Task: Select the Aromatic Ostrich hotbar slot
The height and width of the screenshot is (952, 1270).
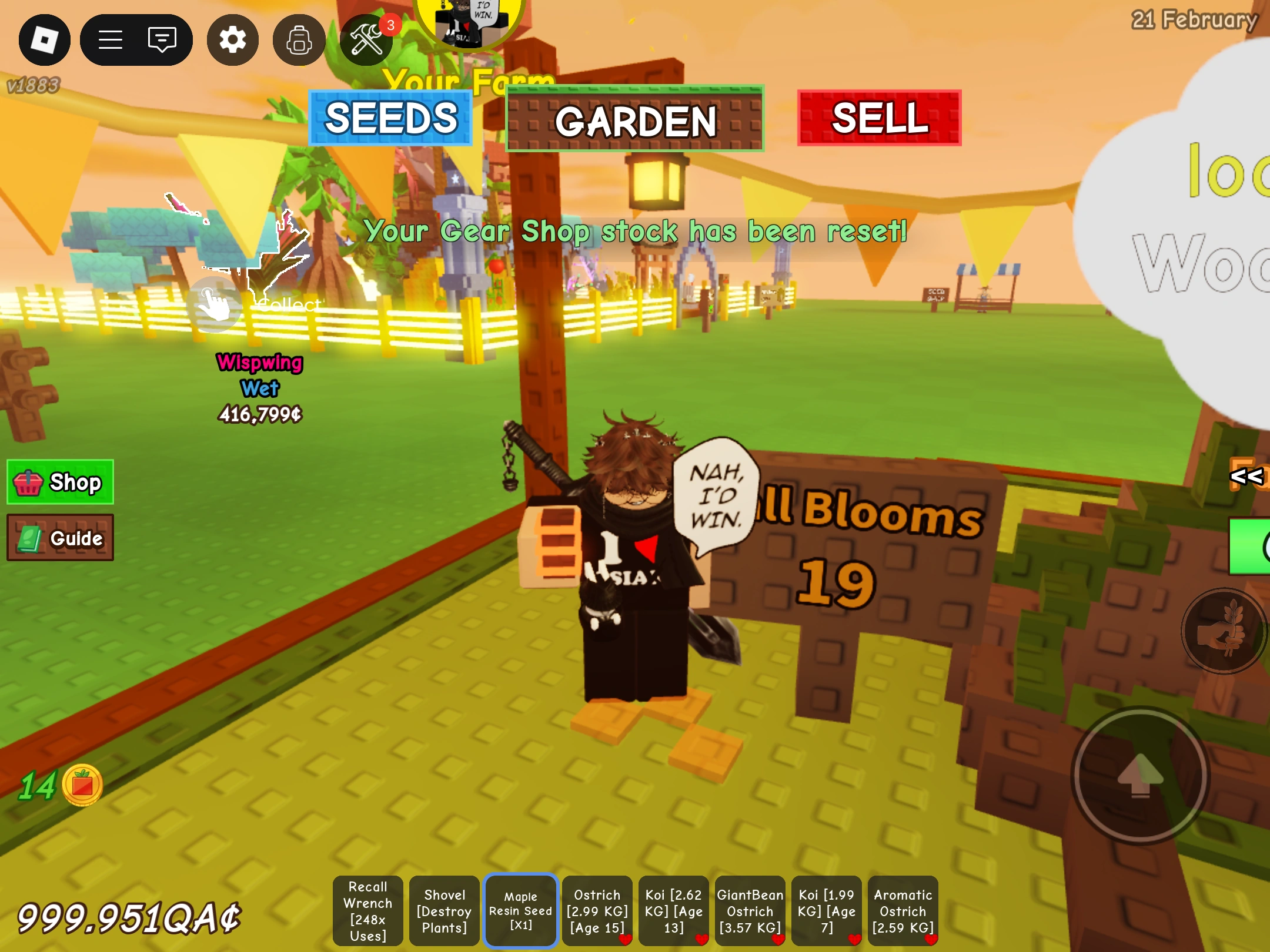Action: [903, 910]
